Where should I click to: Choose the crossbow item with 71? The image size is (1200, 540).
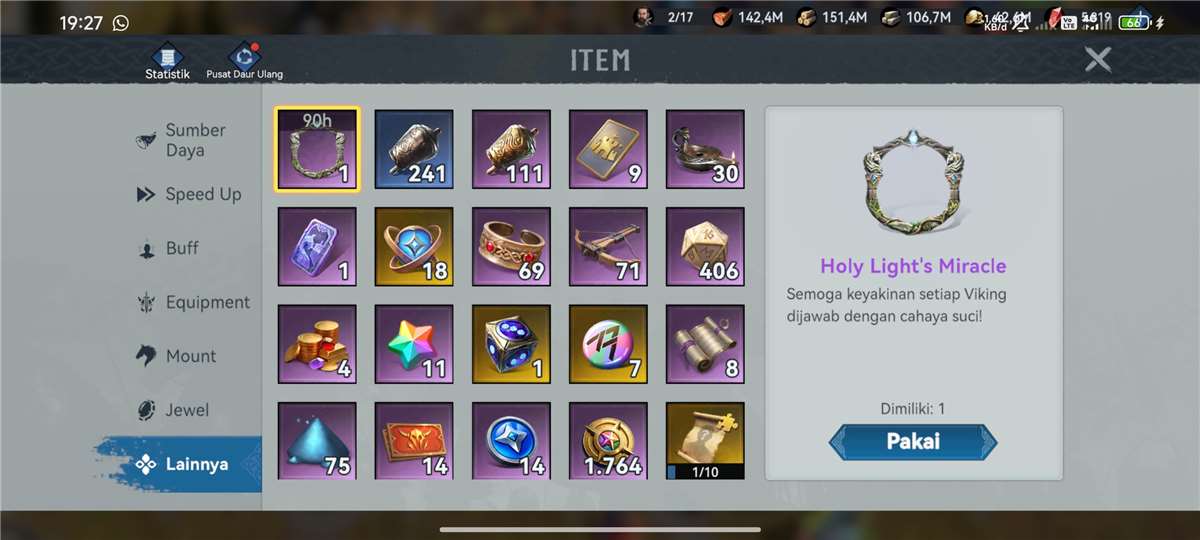[609, 247]
